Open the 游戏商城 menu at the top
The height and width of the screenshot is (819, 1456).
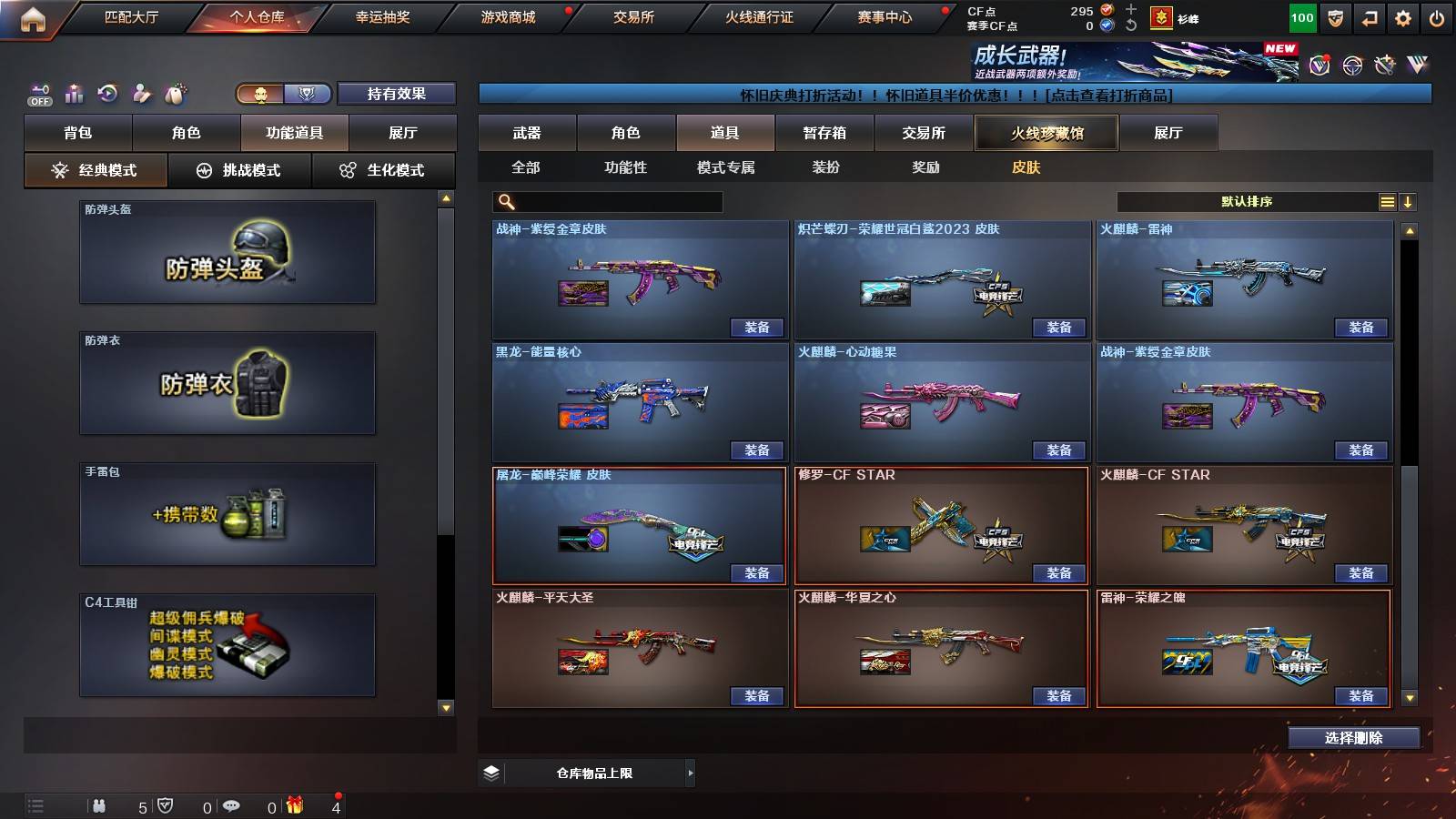(506, 16)
